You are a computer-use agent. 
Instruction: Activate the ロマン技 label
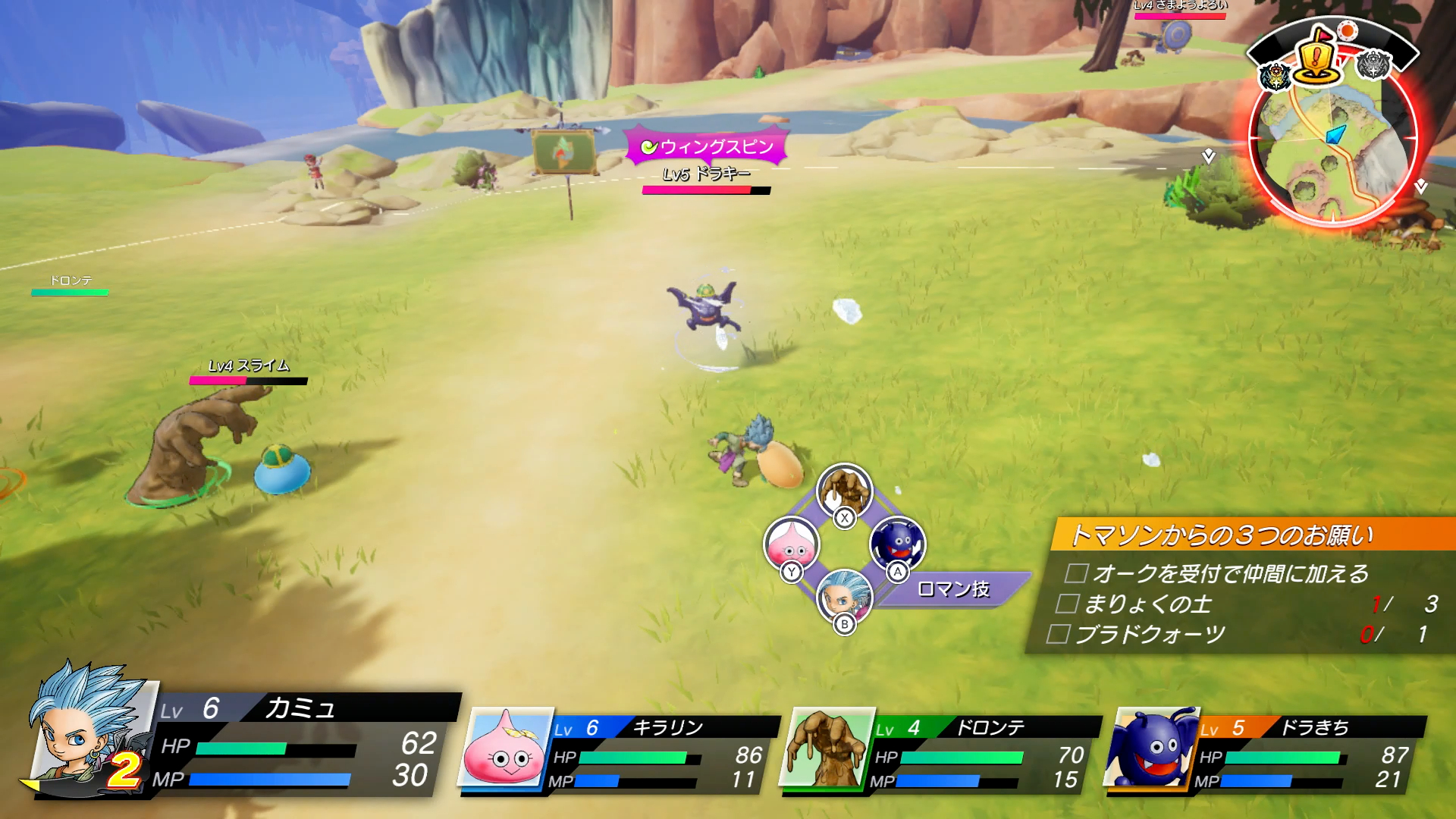(953, 589)
